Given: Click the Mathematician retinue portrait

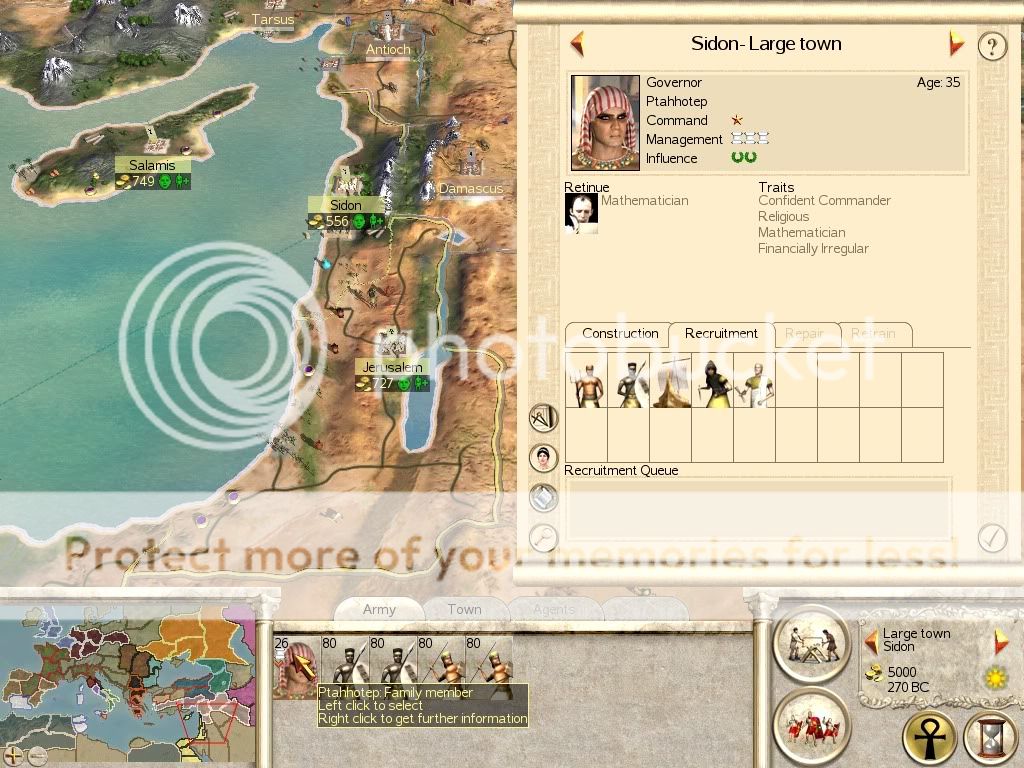Looking at the screenshot, I should point(581,213).
